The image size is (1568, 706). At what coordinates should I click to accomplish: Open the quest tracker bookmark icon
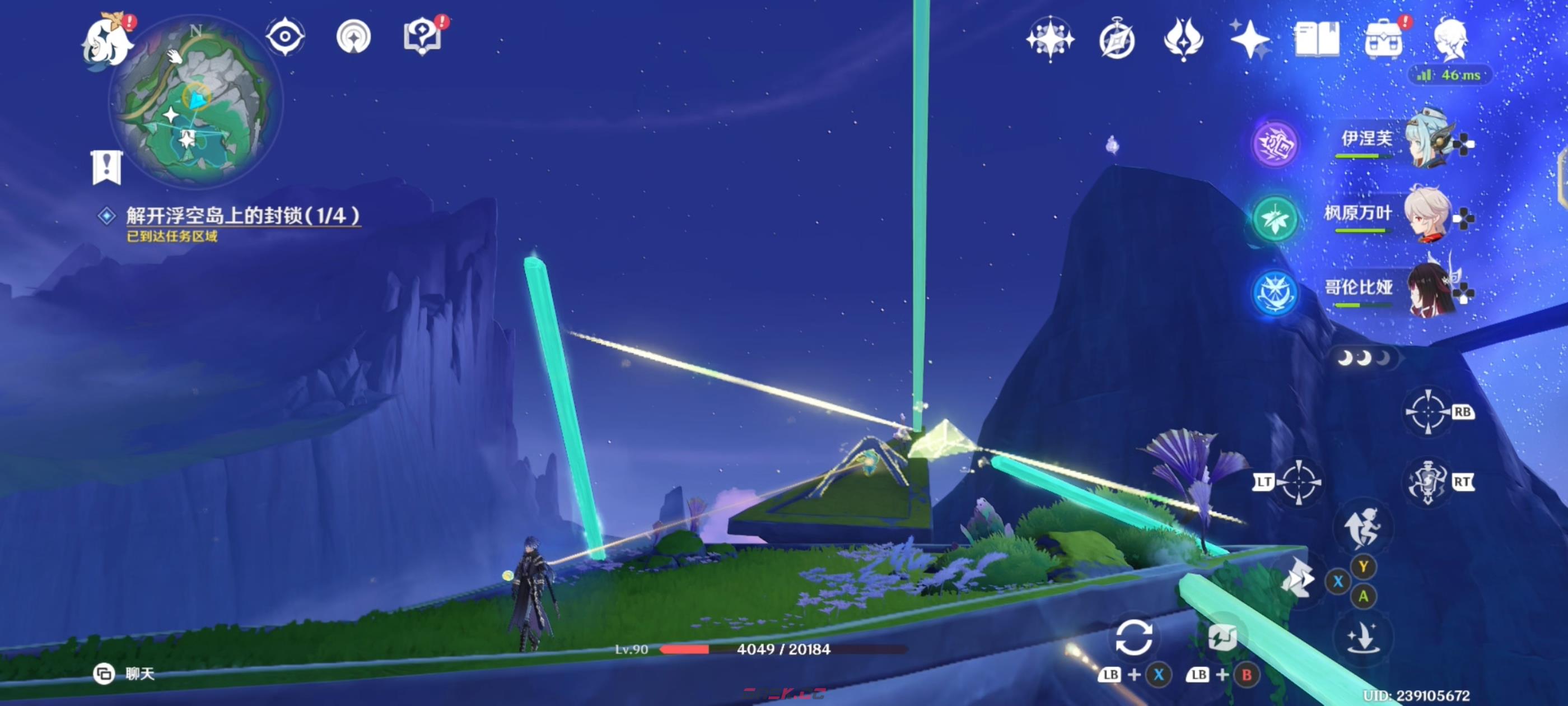[x=107, y=166]
